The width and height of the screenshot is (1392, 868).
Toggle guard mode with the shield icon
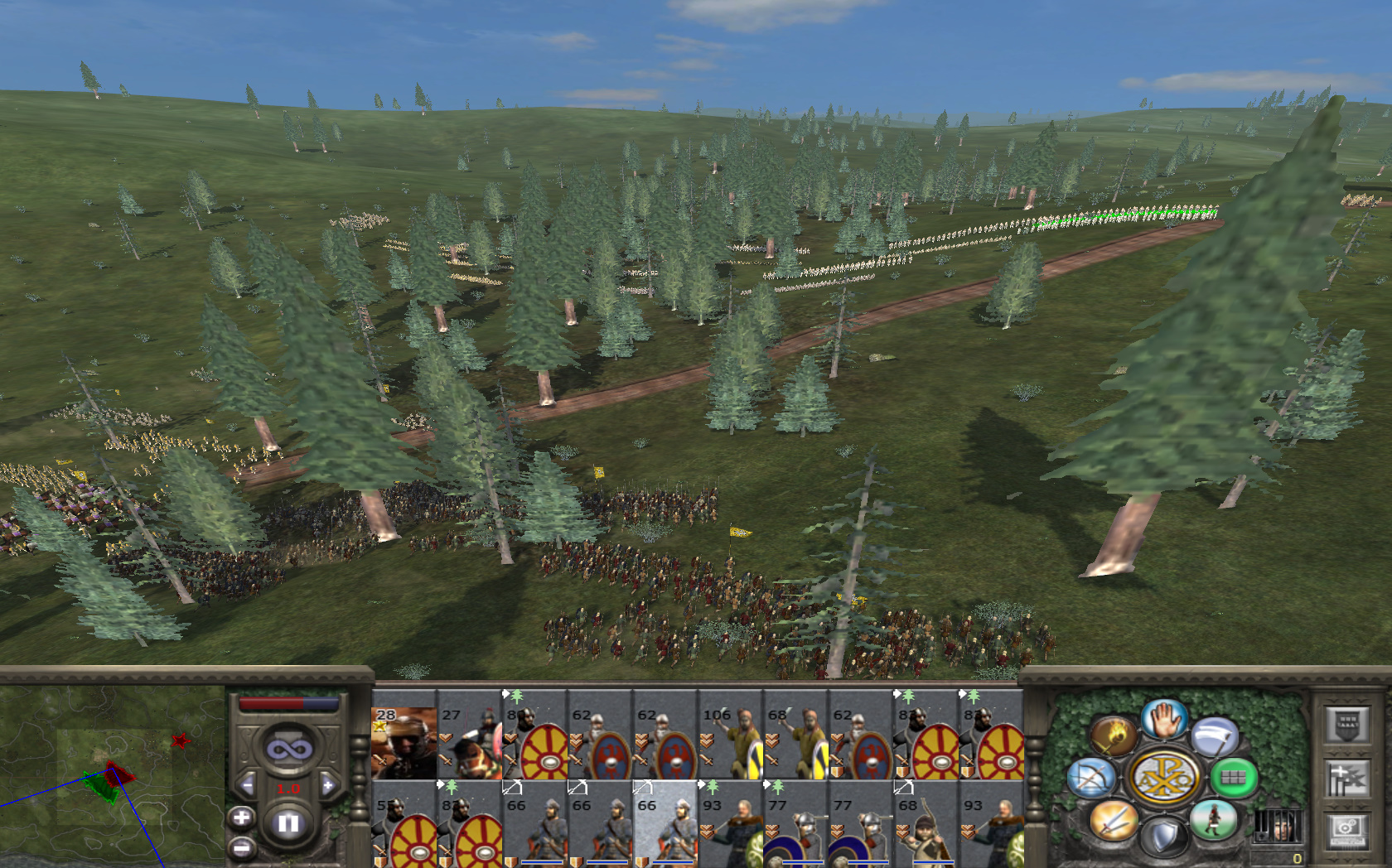[x=1164, y=837]
